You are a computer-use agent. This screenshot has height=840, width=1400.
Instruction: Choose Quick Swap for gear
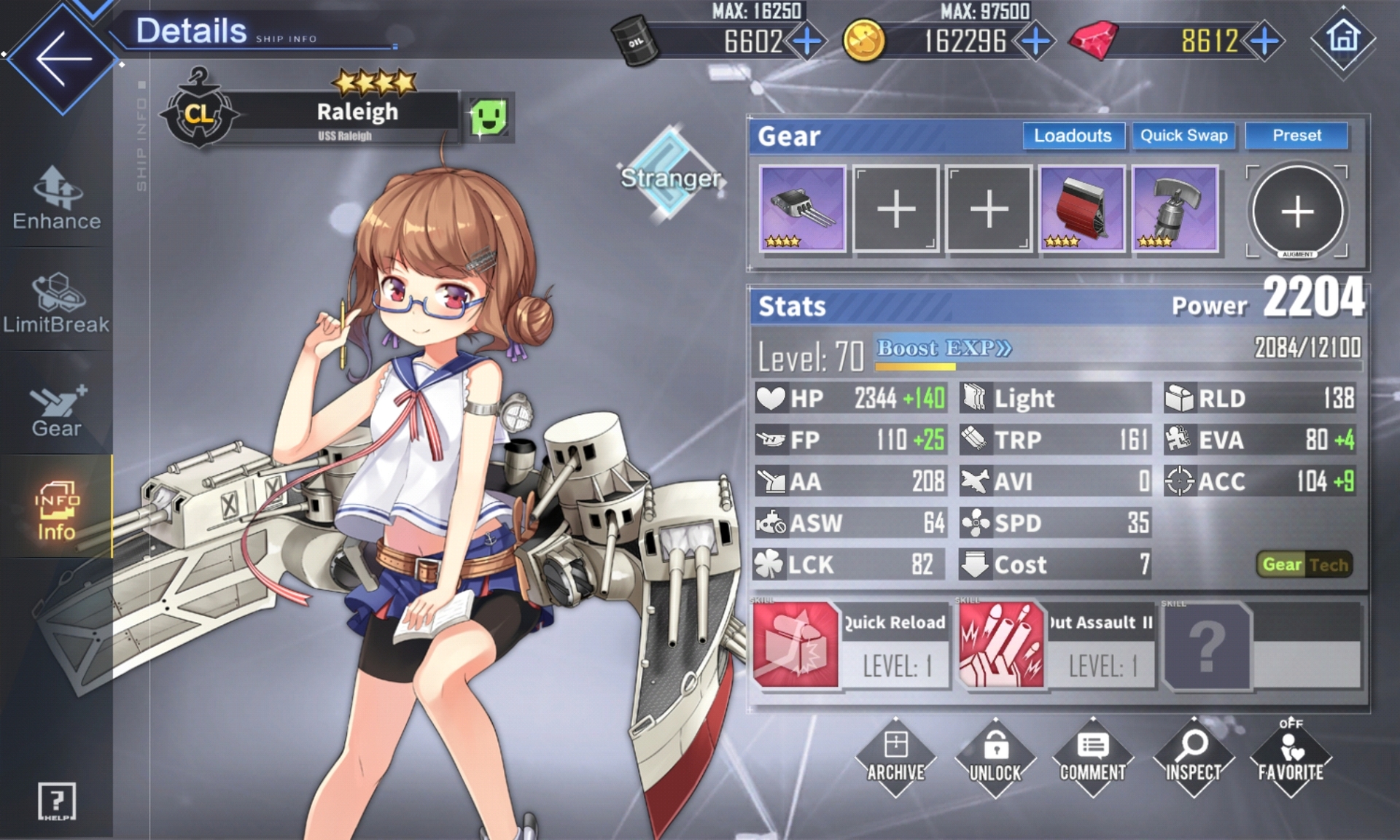coord(1183,136)
